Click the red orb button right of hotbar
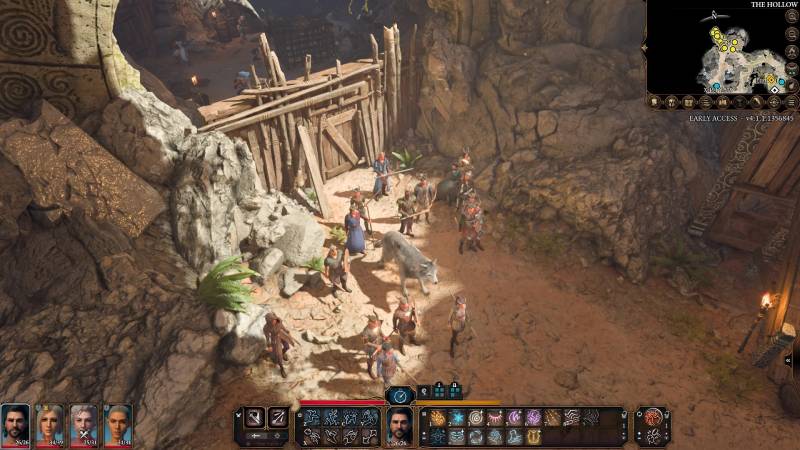 [654, 420]
